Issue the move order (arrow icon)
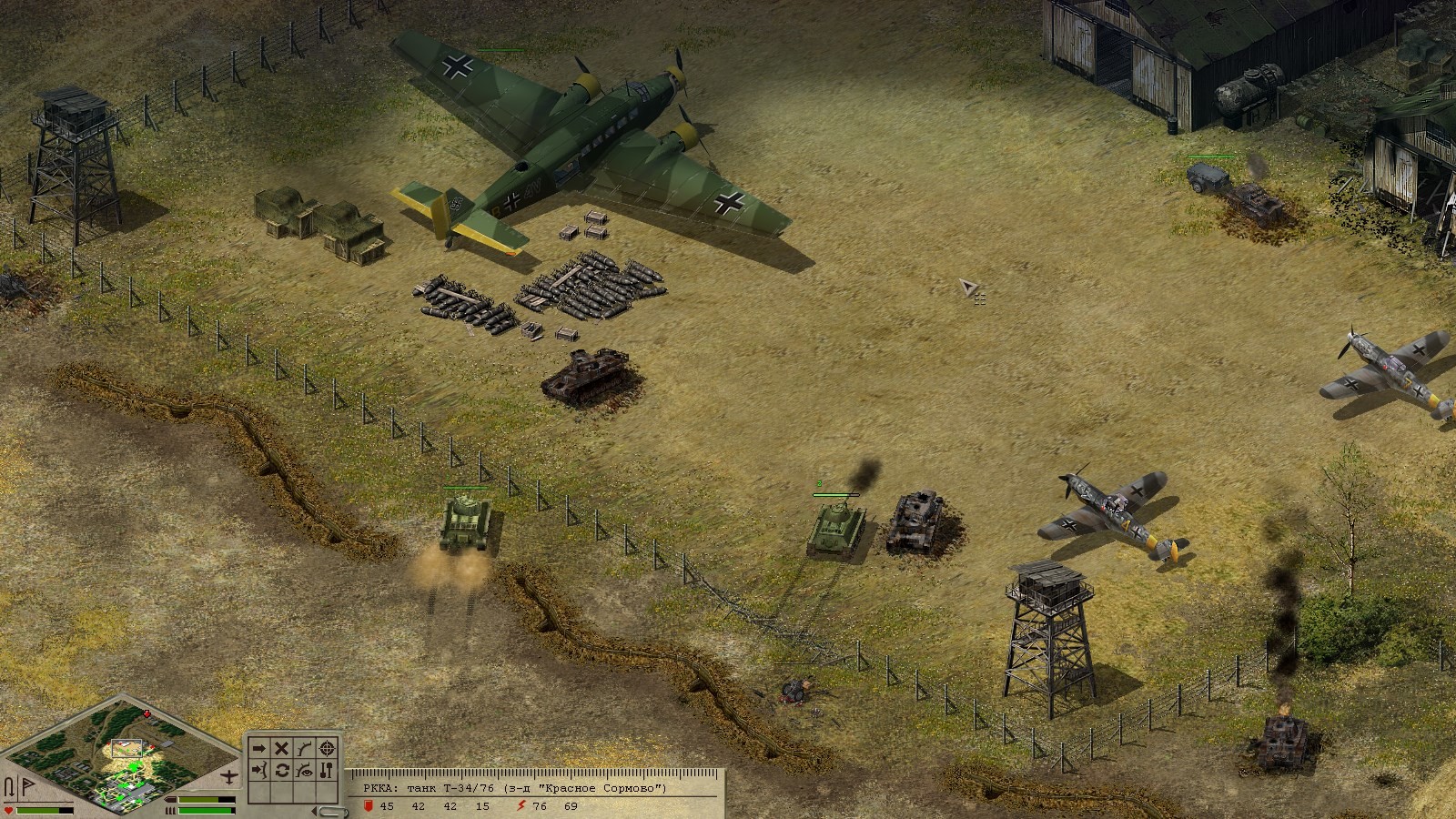The height and width of the screenshot is (819, 1456). coord(259,748)
